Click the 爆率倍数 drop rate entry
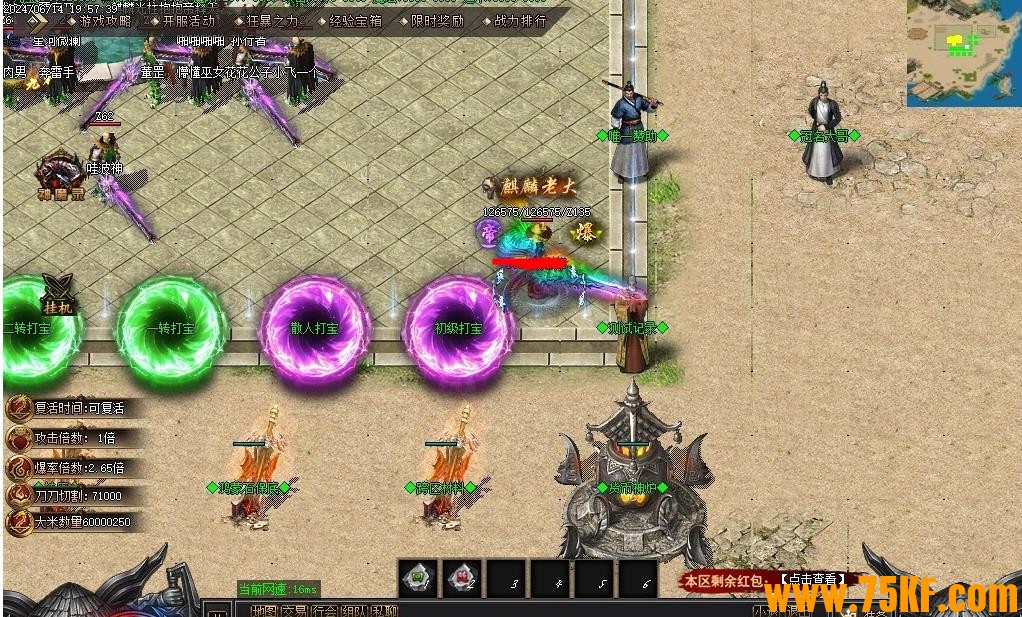This screenshot has height=617, width=1022. point(68,467)
